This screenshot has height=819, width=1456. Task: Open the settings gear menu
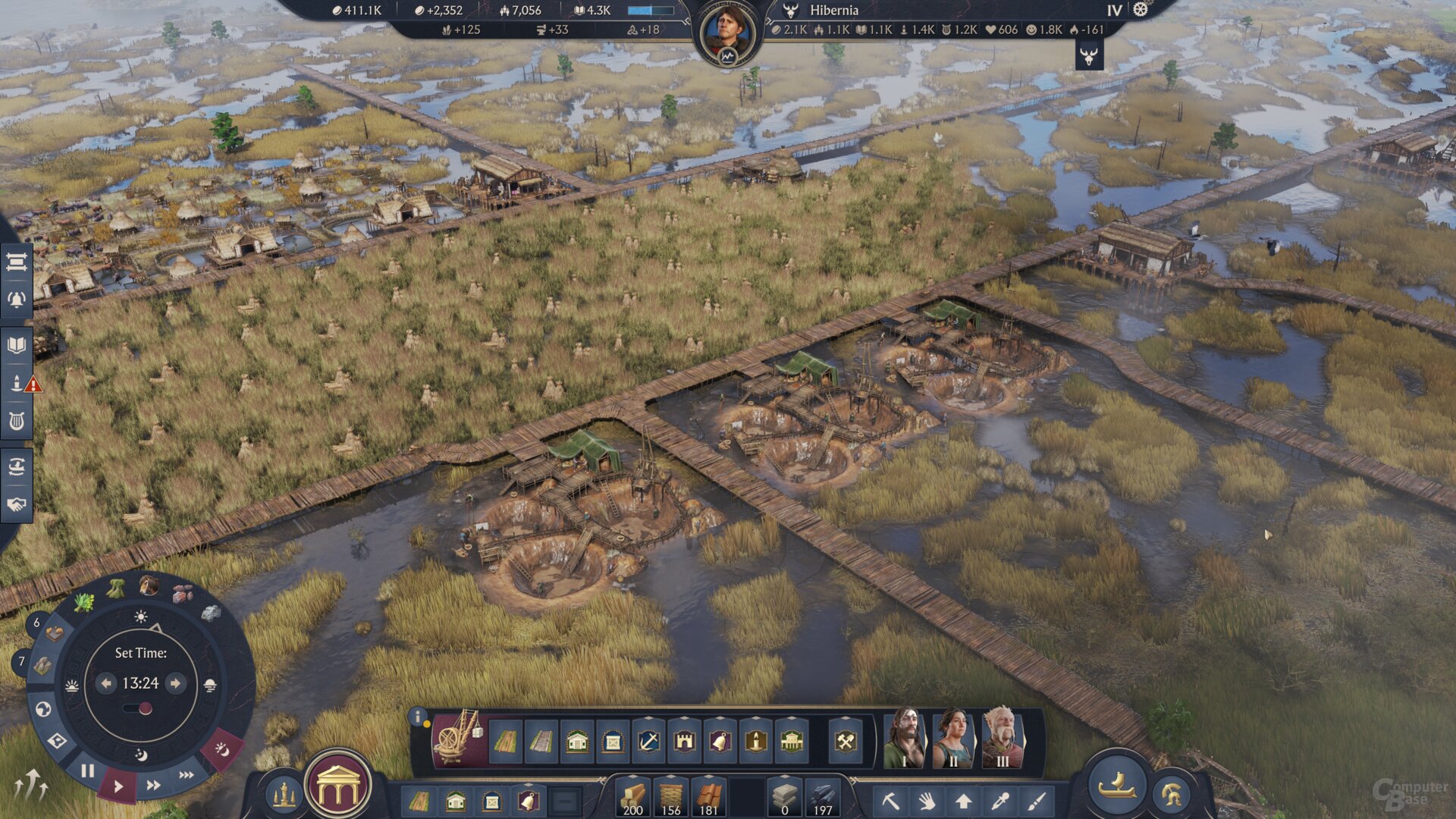click(1141, 10)
